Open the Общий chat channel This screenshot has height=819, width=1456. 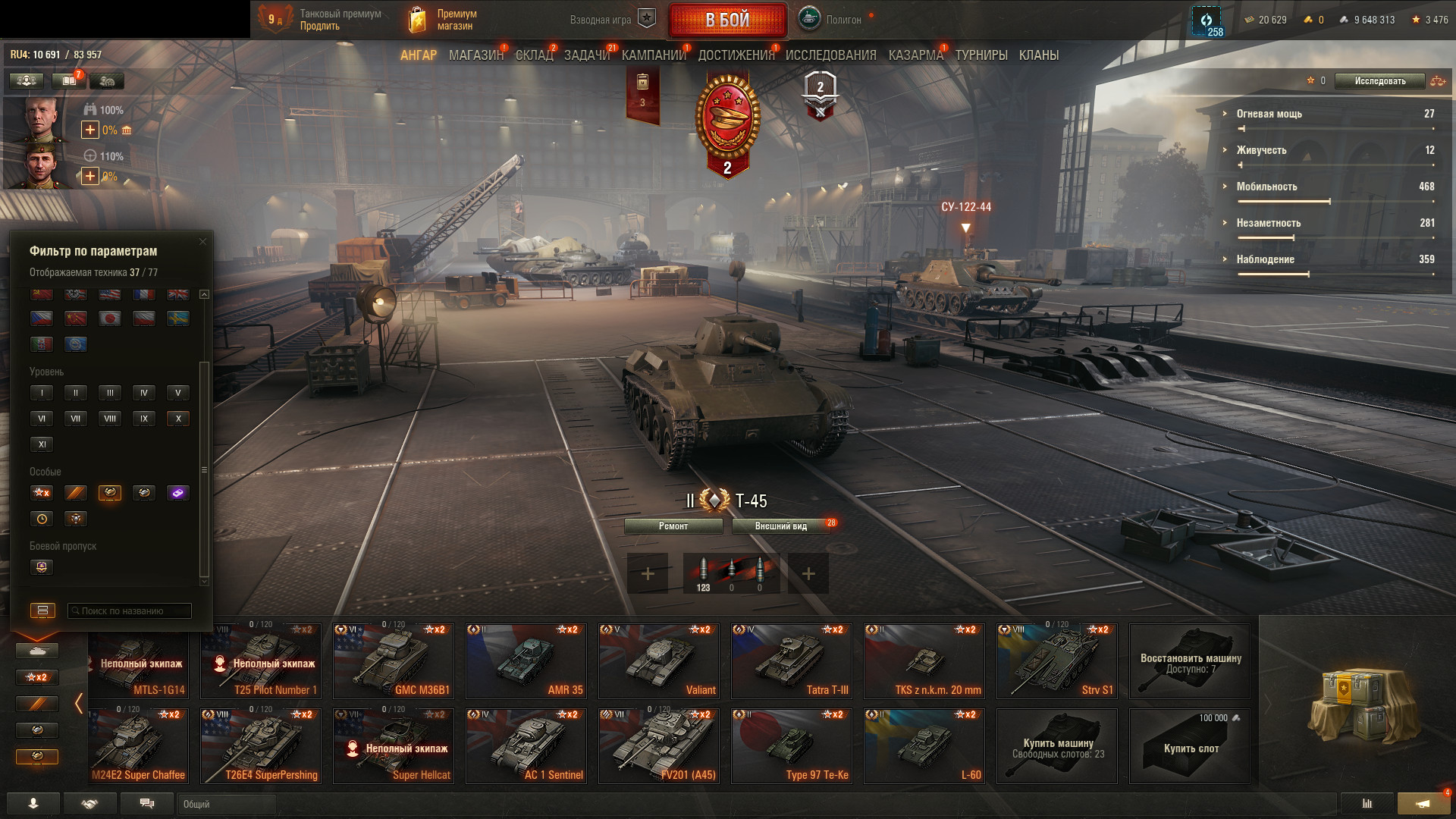(226, 804)
